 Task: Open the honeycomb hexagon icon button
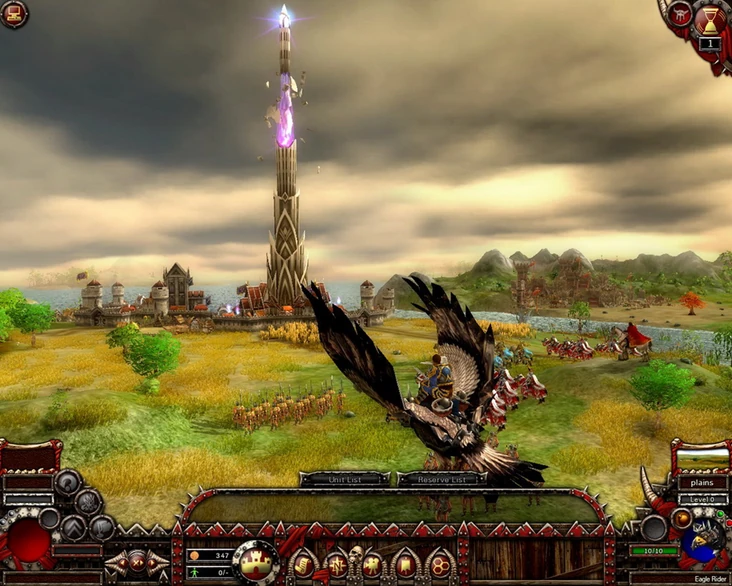click(x=438, y=566)
